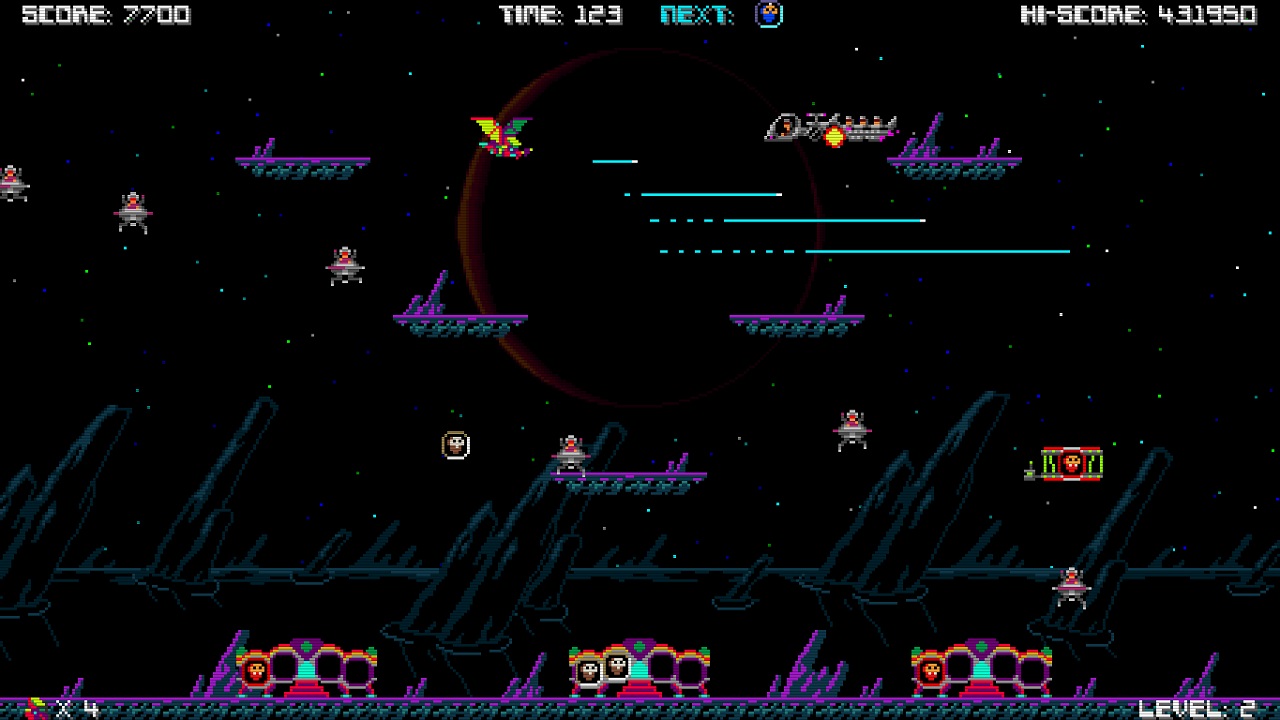Click the skull pickup floating mid-screen
1280x720 pixels.
coord(455,444)
